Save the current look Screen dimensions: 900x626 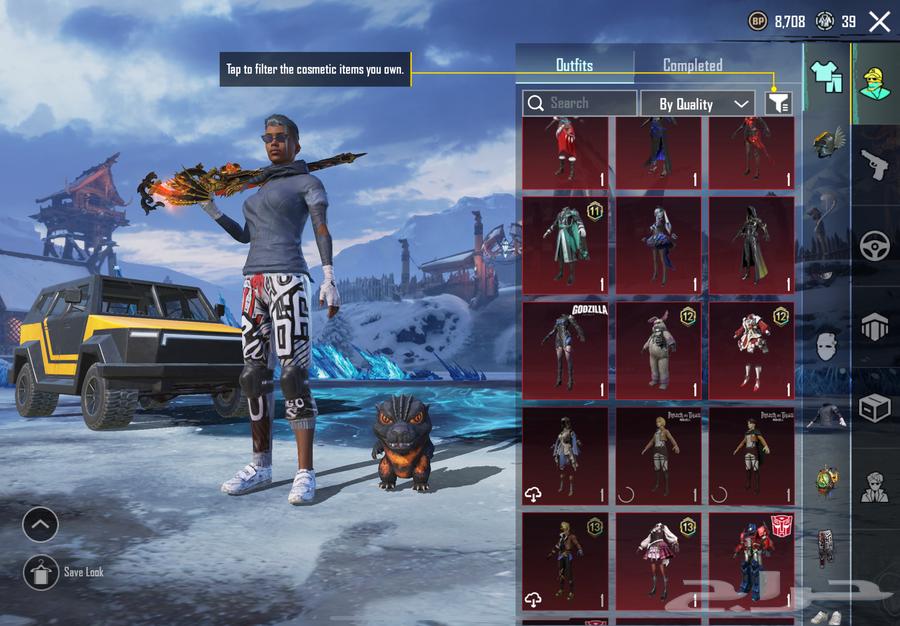point(41,572)
